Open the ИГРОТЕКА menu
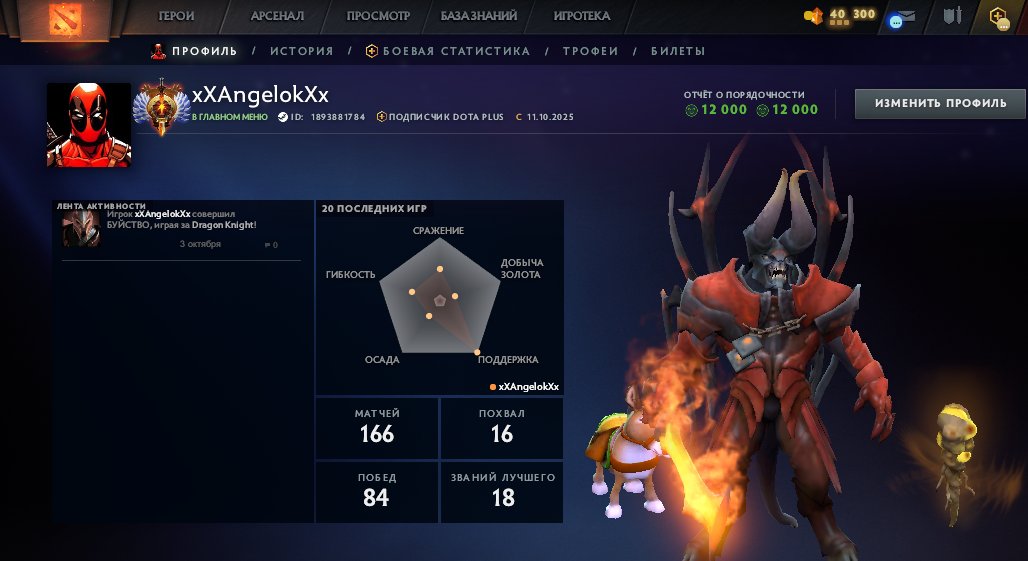The image size is (1028, 561). [x=581, y=16]
